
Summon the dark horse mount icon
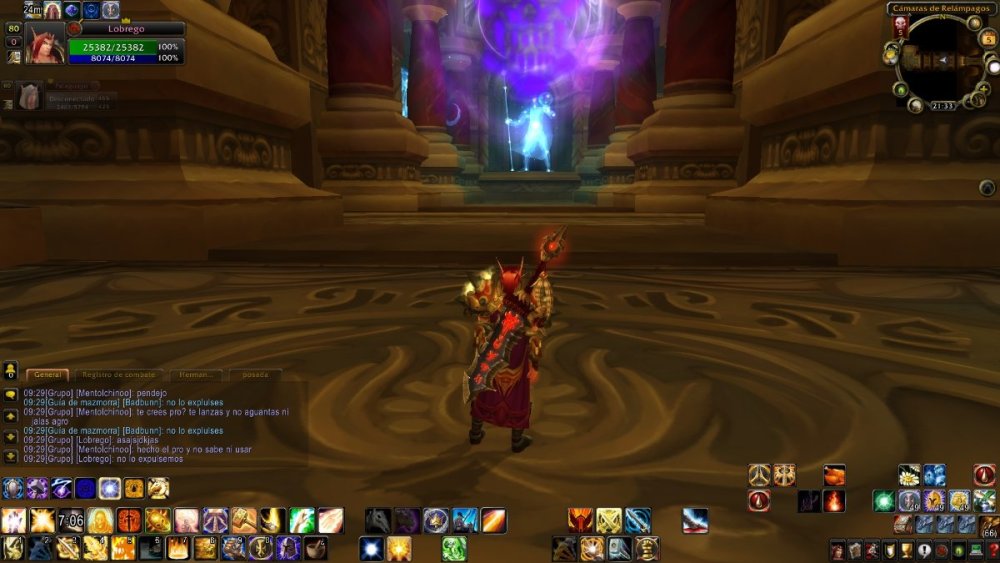377,520
